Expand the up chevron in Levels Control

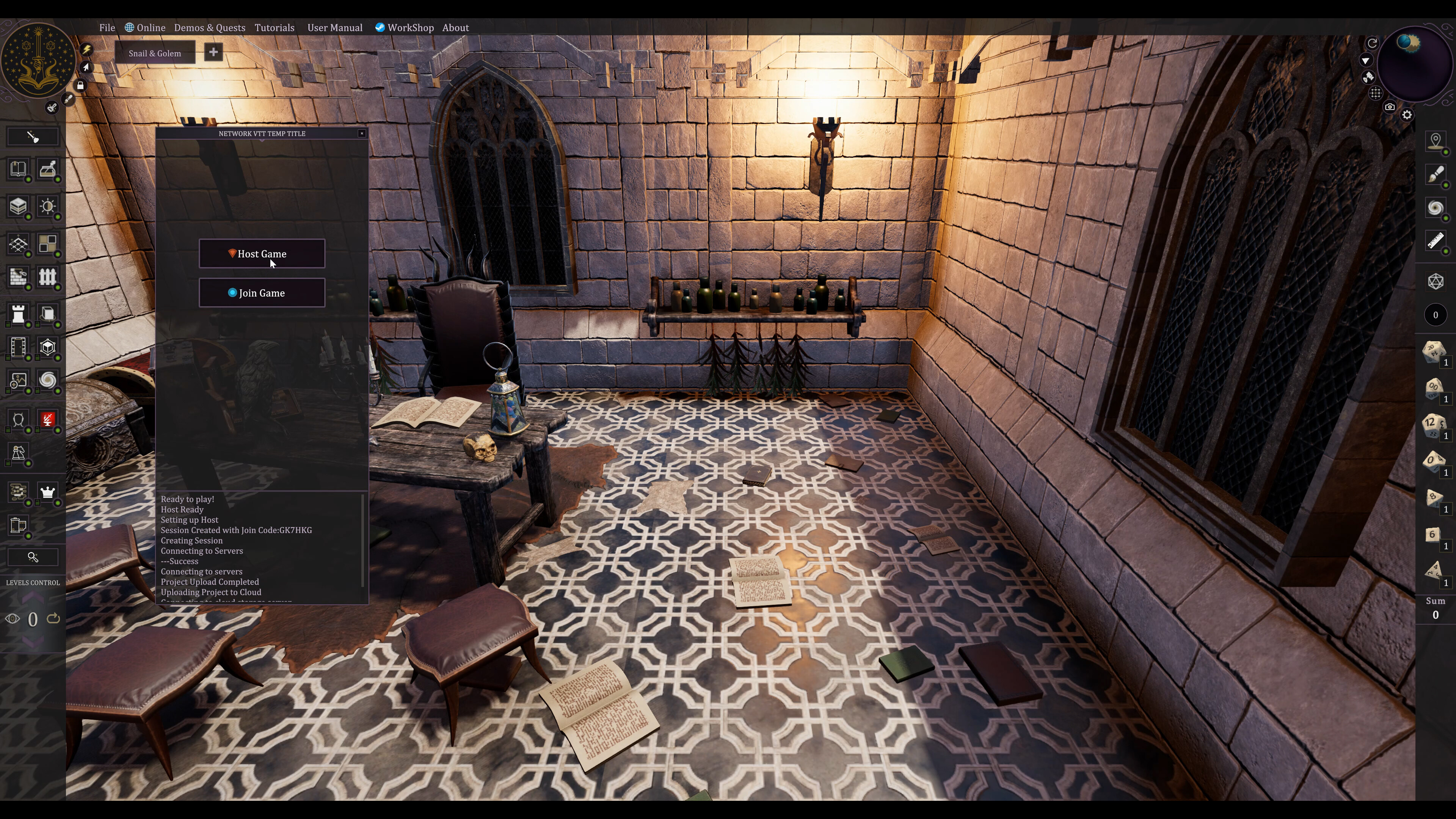32,598
